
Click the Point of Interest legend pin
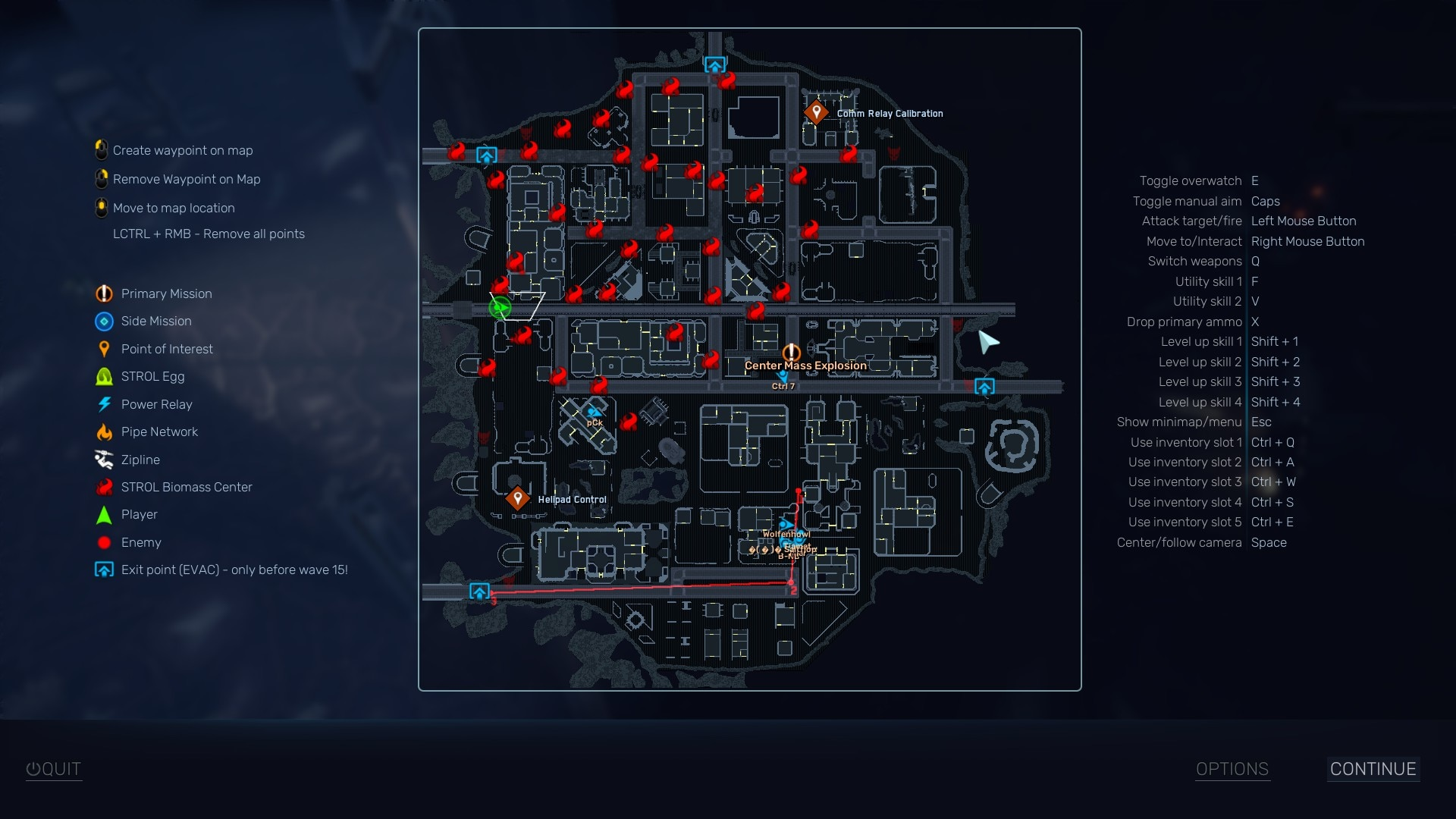(104, 349)
